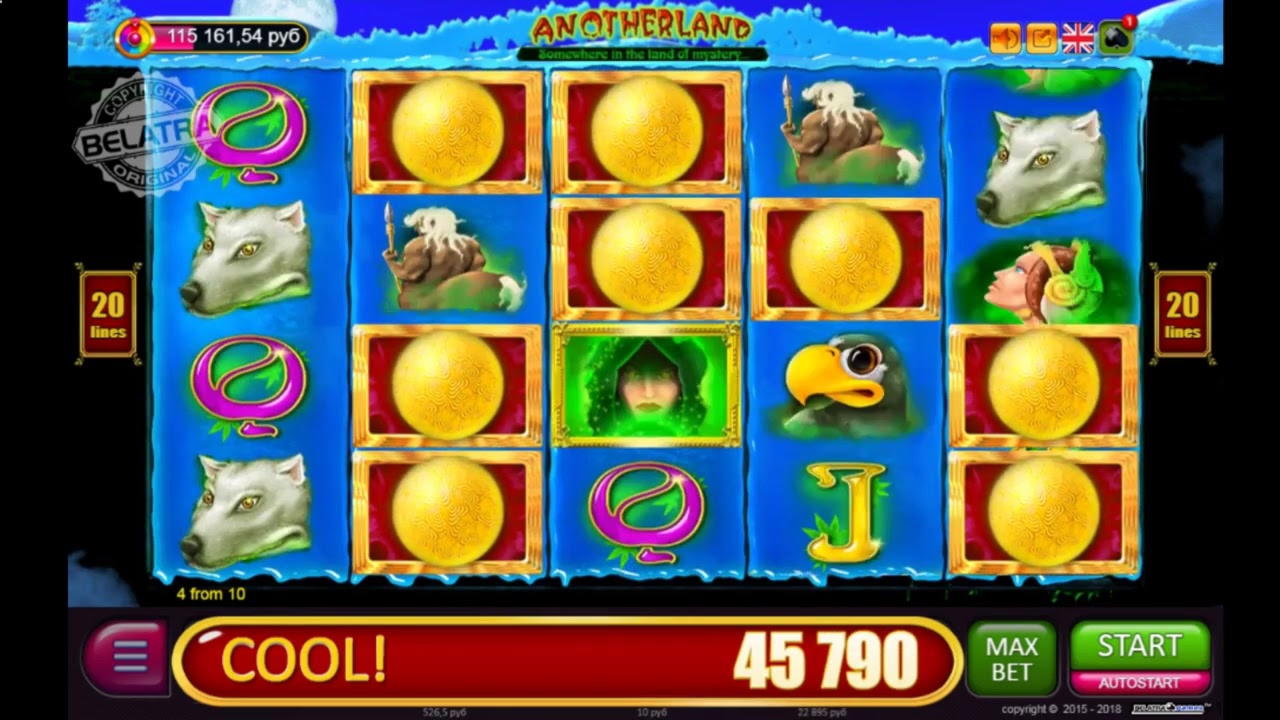Open the pink hamburger menu
1280x720 pixels.
pos(127,658)
